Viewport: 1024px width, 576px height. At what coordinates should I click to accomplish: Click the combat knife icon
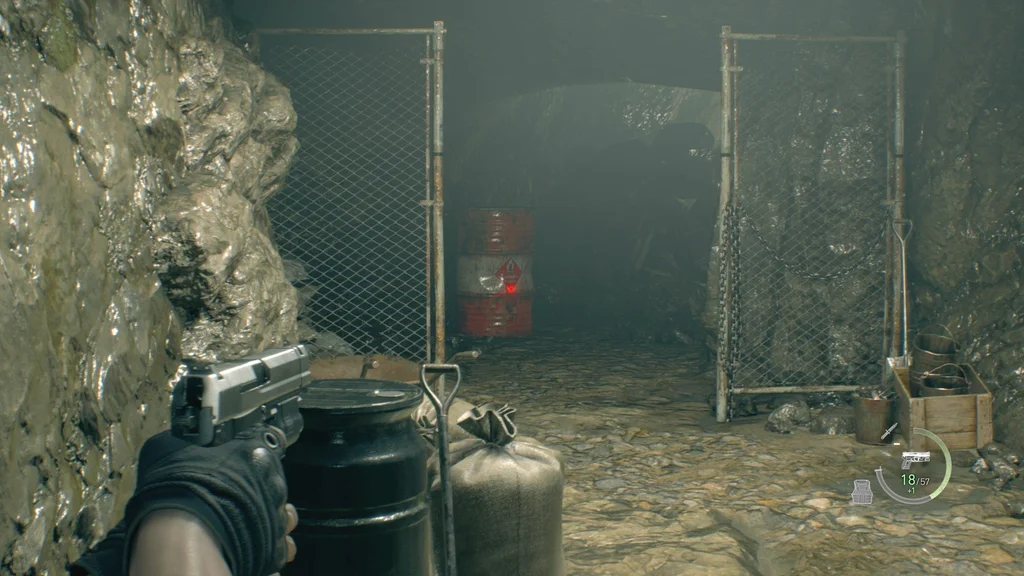coord(890,431)
